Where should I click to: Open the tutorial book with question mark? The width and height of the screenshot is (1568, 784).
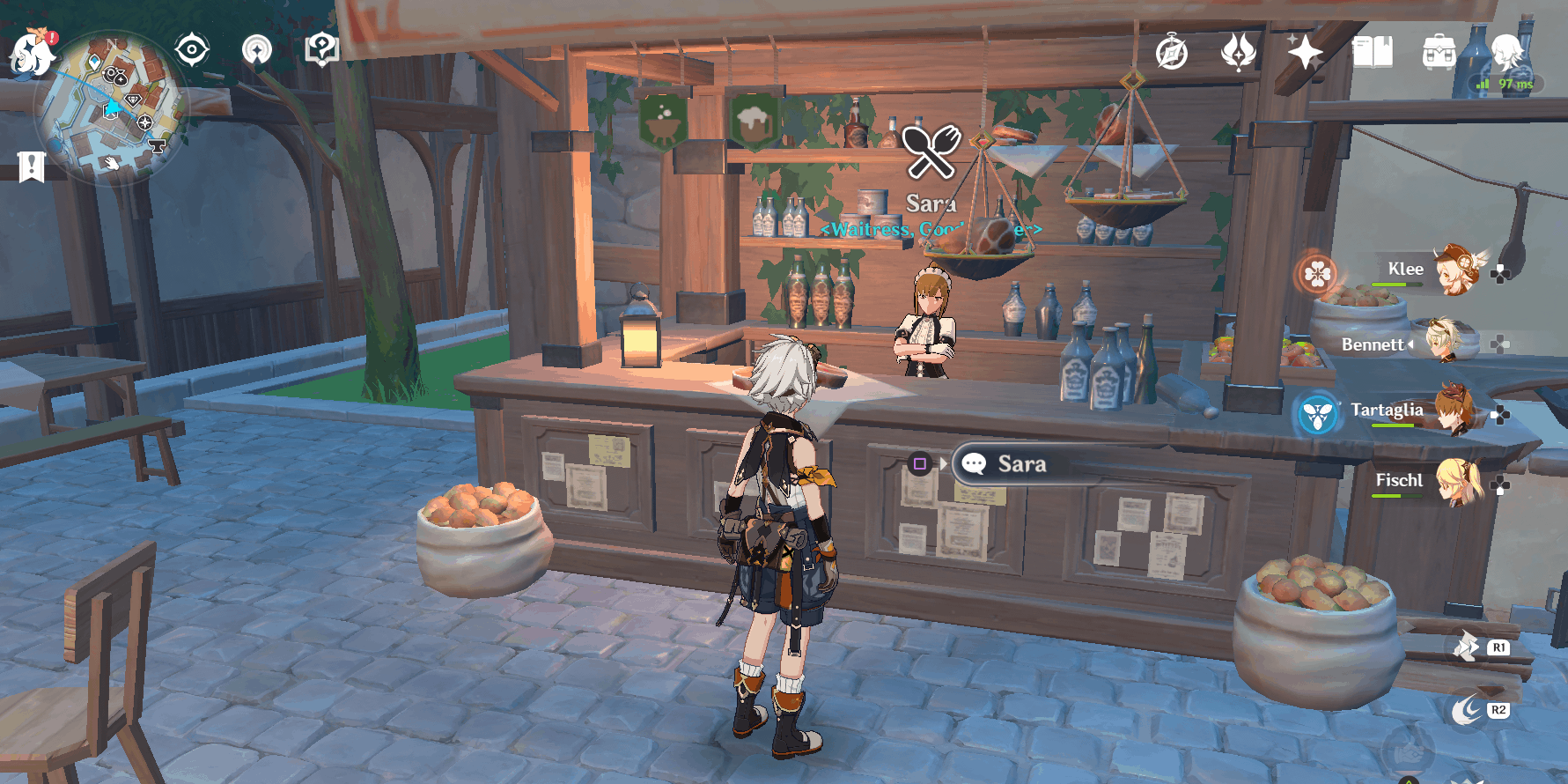pos(321,49)
